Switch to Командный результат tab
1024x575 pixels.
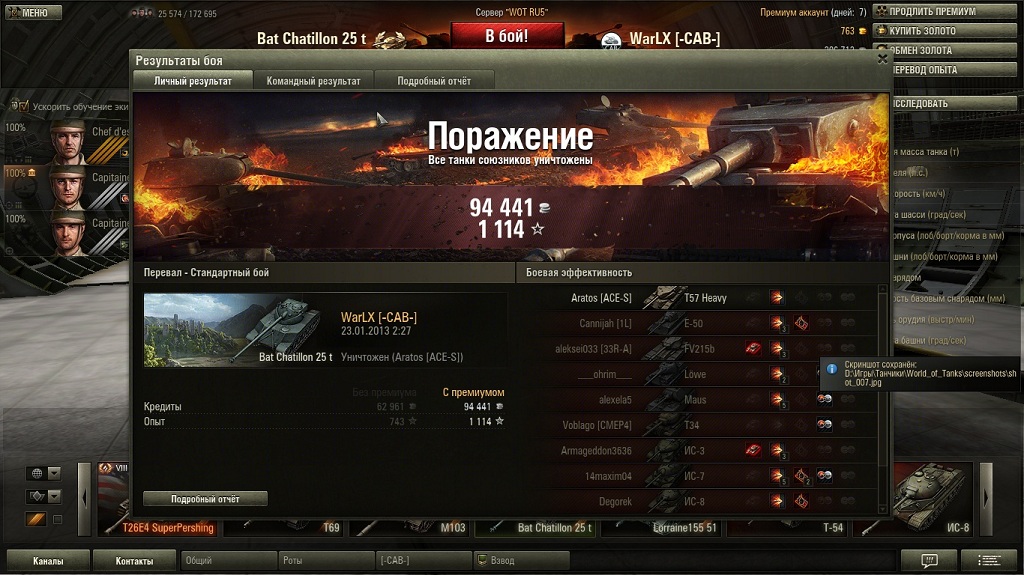pos(313,81)
